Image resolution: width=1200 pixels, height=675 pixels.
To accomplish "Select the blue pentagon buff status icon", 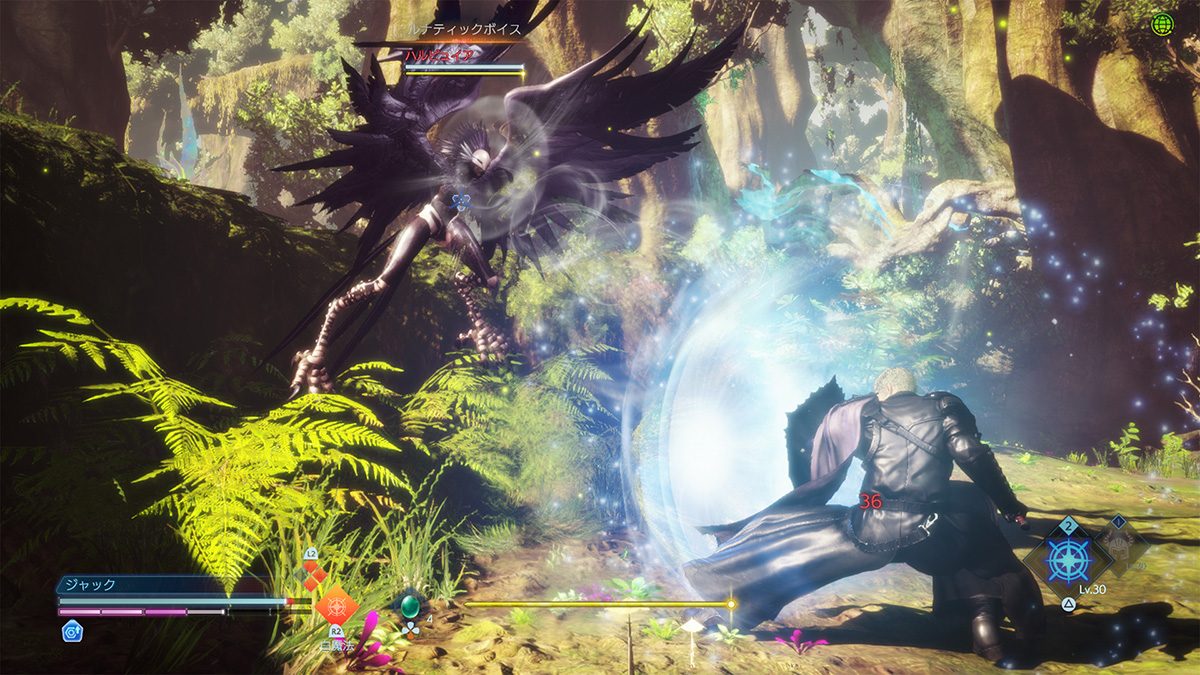I will pyautogui.click(x=72, y=630).
